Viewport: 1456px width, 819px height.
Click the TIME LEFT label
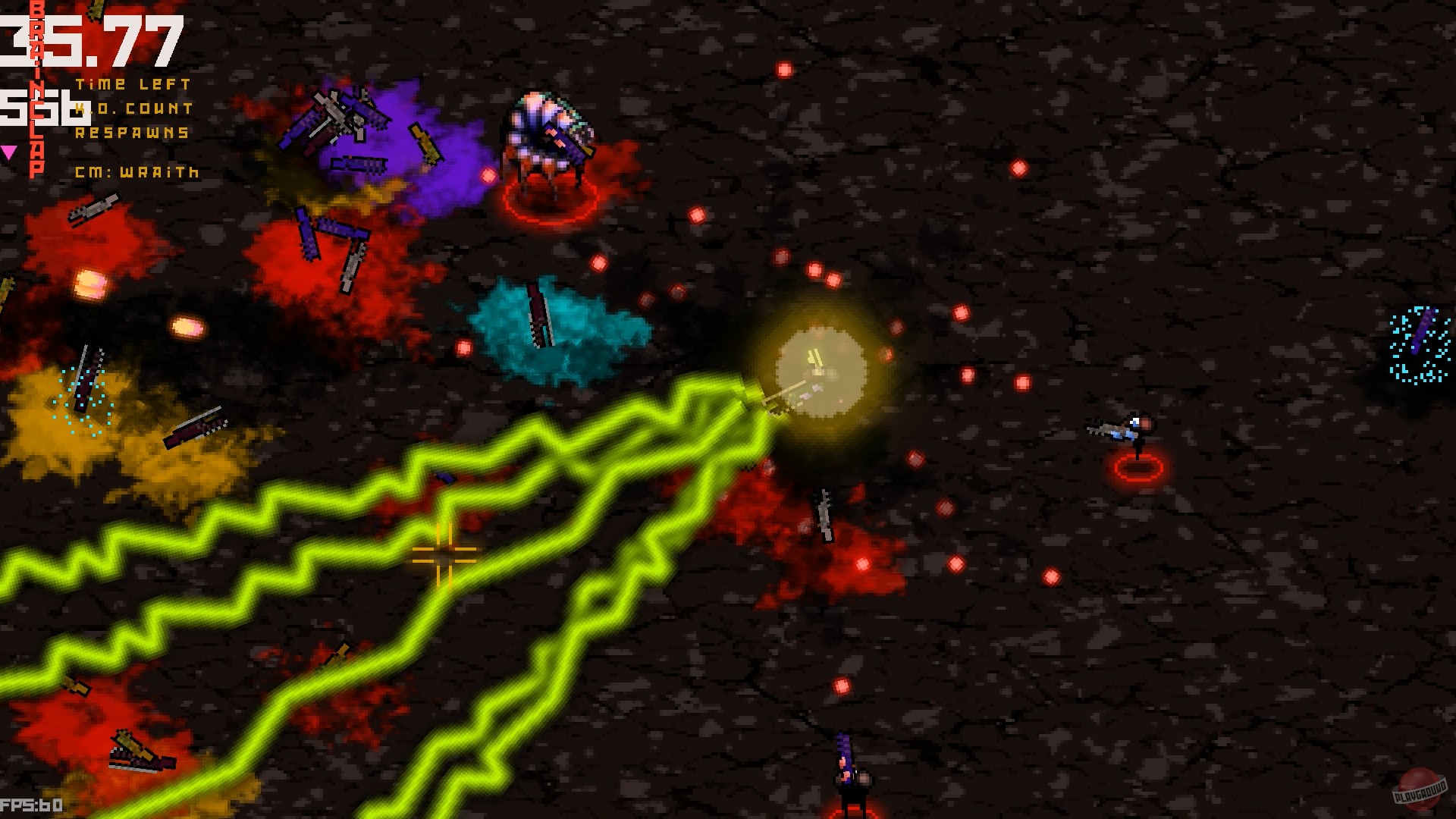click(133, 83)
